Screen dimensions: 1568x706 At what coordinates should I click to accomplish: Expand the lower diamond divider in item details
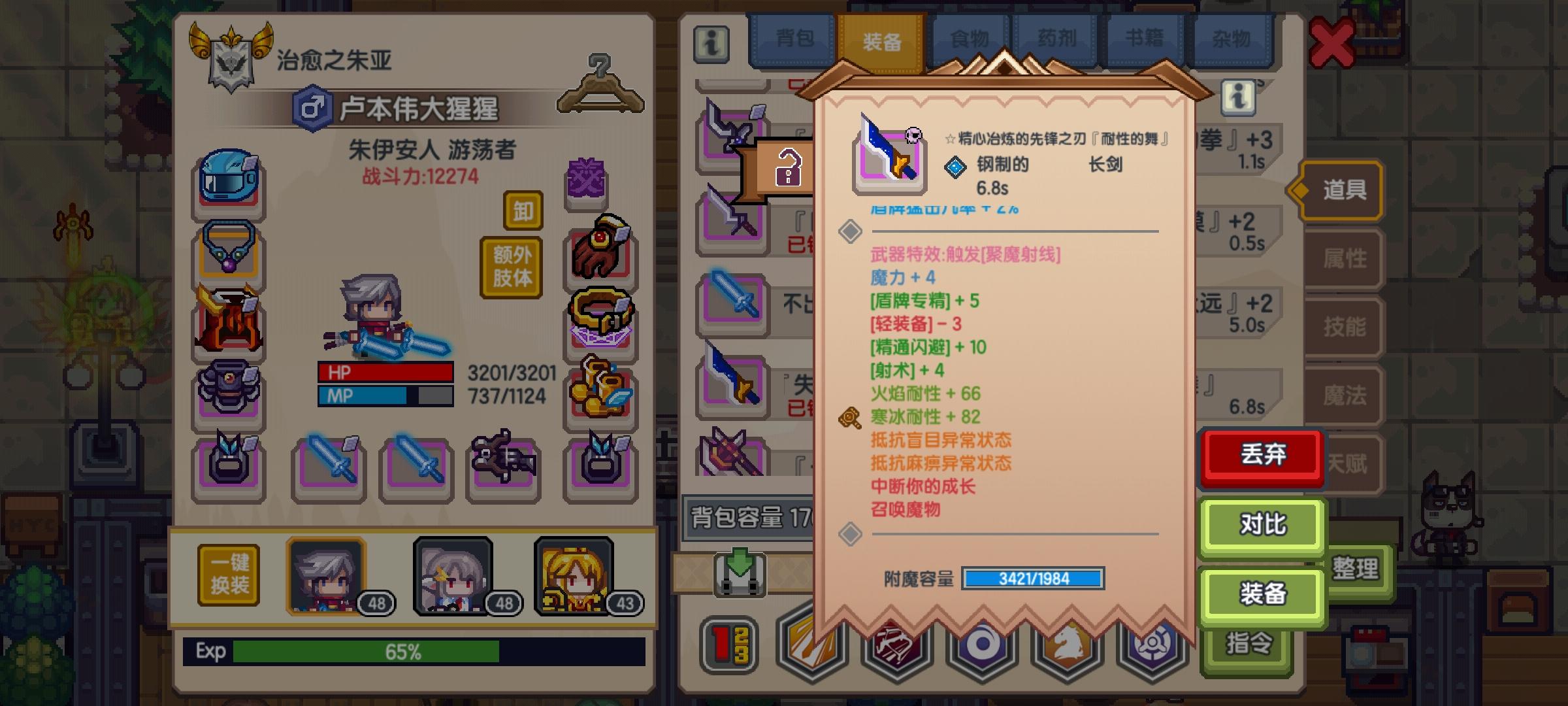click(851, 535)
